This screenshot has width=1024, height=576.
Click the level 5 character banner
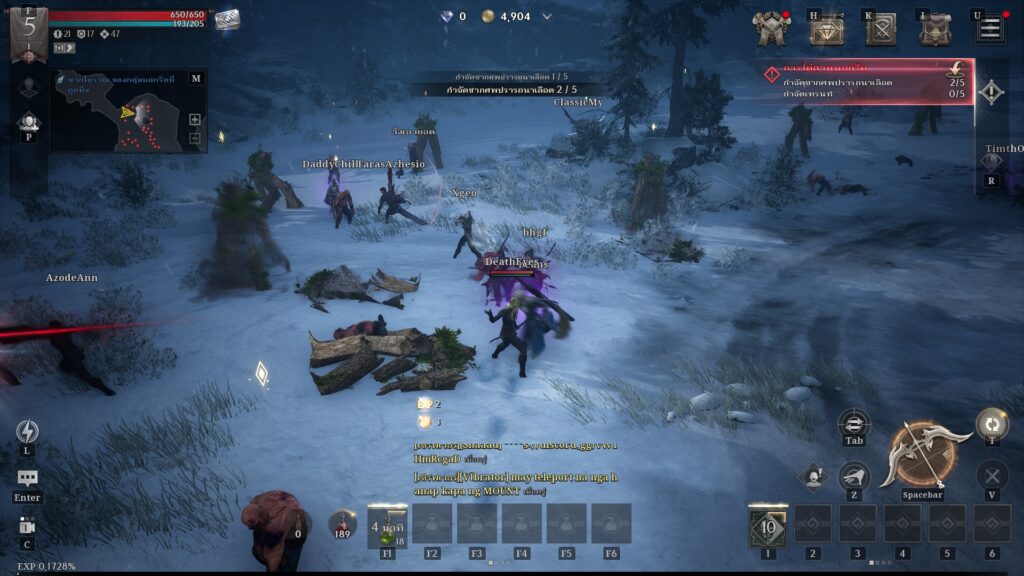29,27
